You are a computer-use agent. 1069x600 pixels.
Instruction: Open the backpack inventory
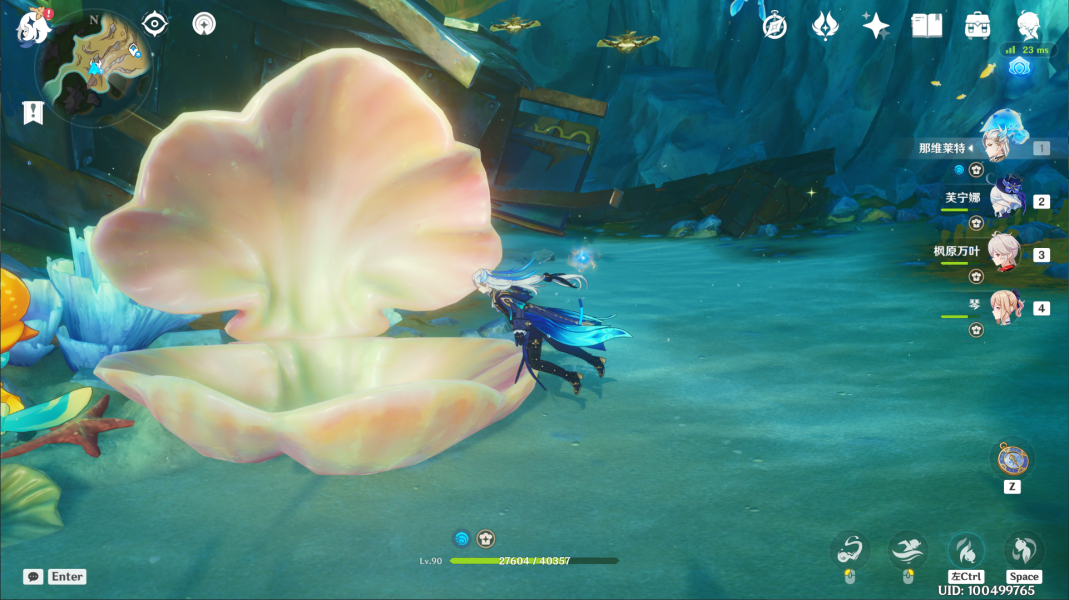[x=977, y=26]
